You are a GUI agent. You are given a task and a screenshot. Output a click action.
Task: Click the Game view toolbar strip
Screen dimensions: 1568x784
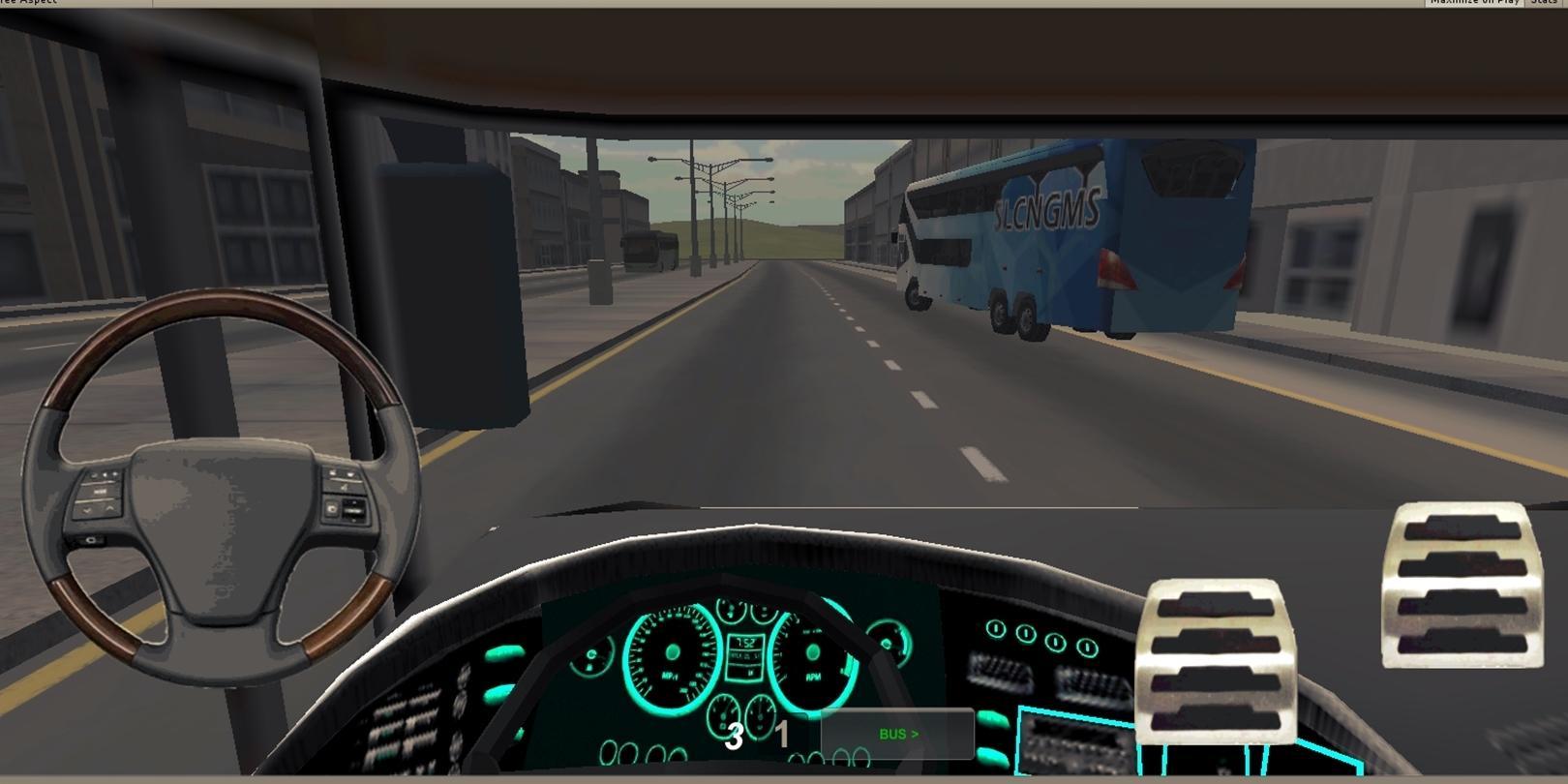(774, 3)
